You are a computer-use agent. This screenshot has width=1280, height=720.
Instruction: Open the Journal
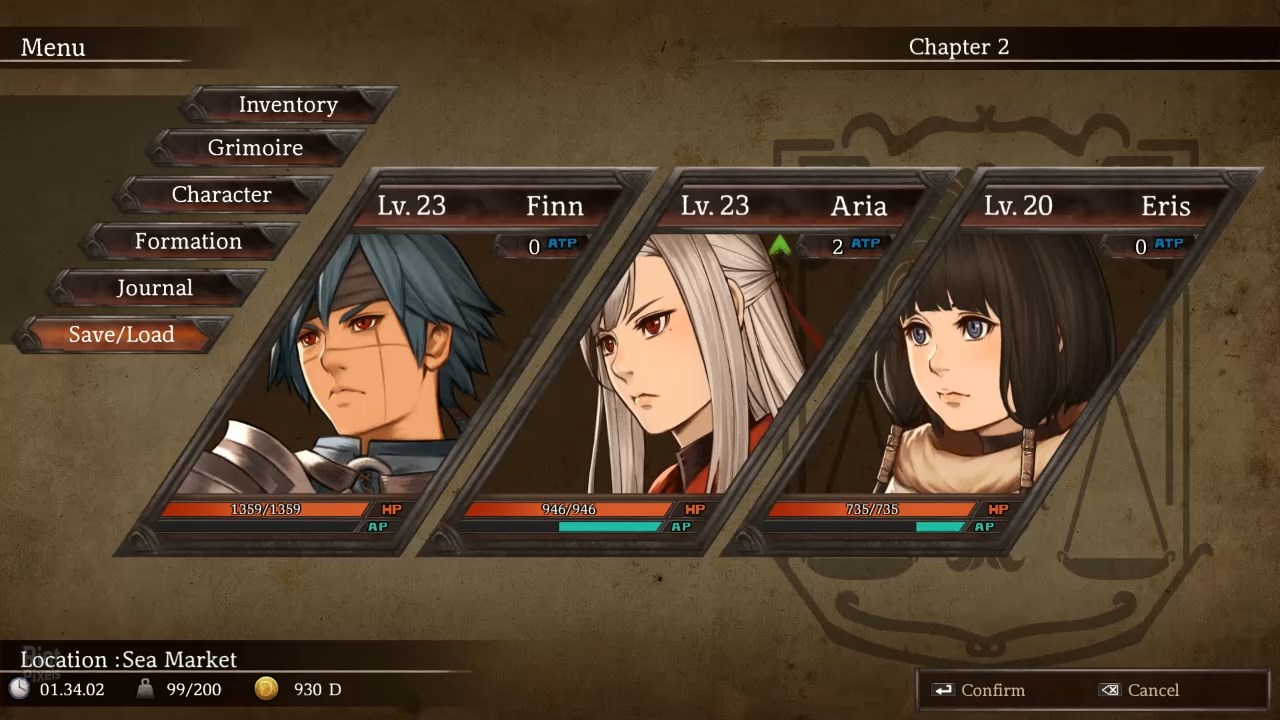pos(154,288)
